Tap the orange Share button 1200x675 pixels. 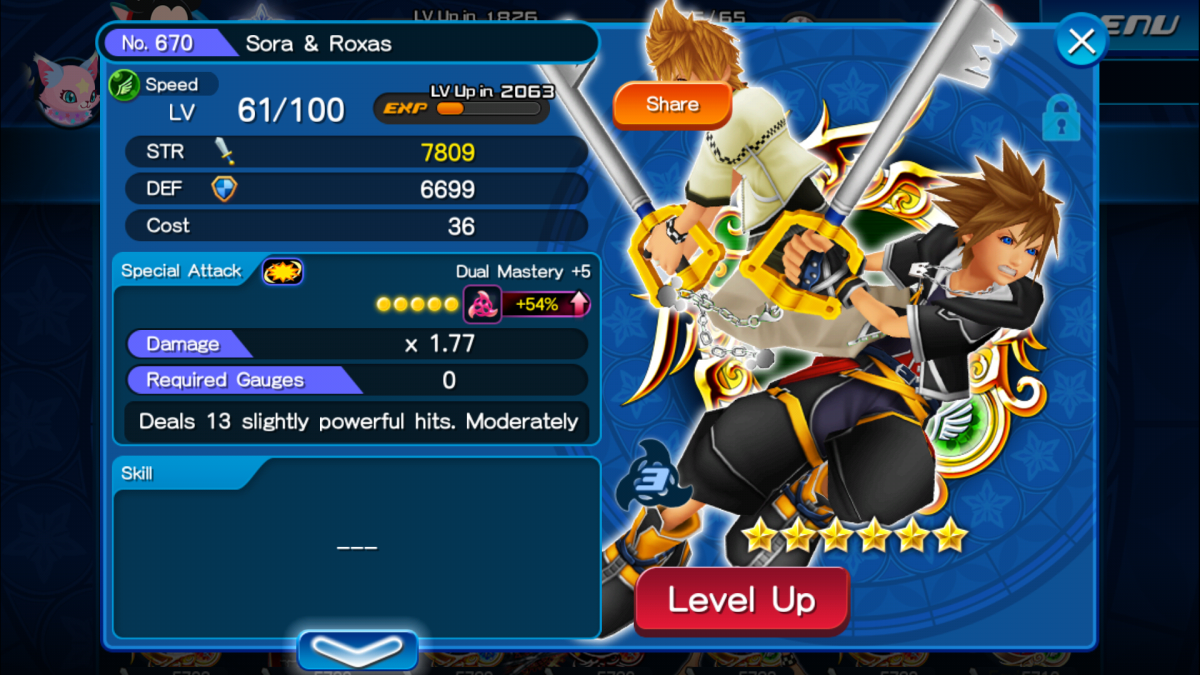[672, 105]
